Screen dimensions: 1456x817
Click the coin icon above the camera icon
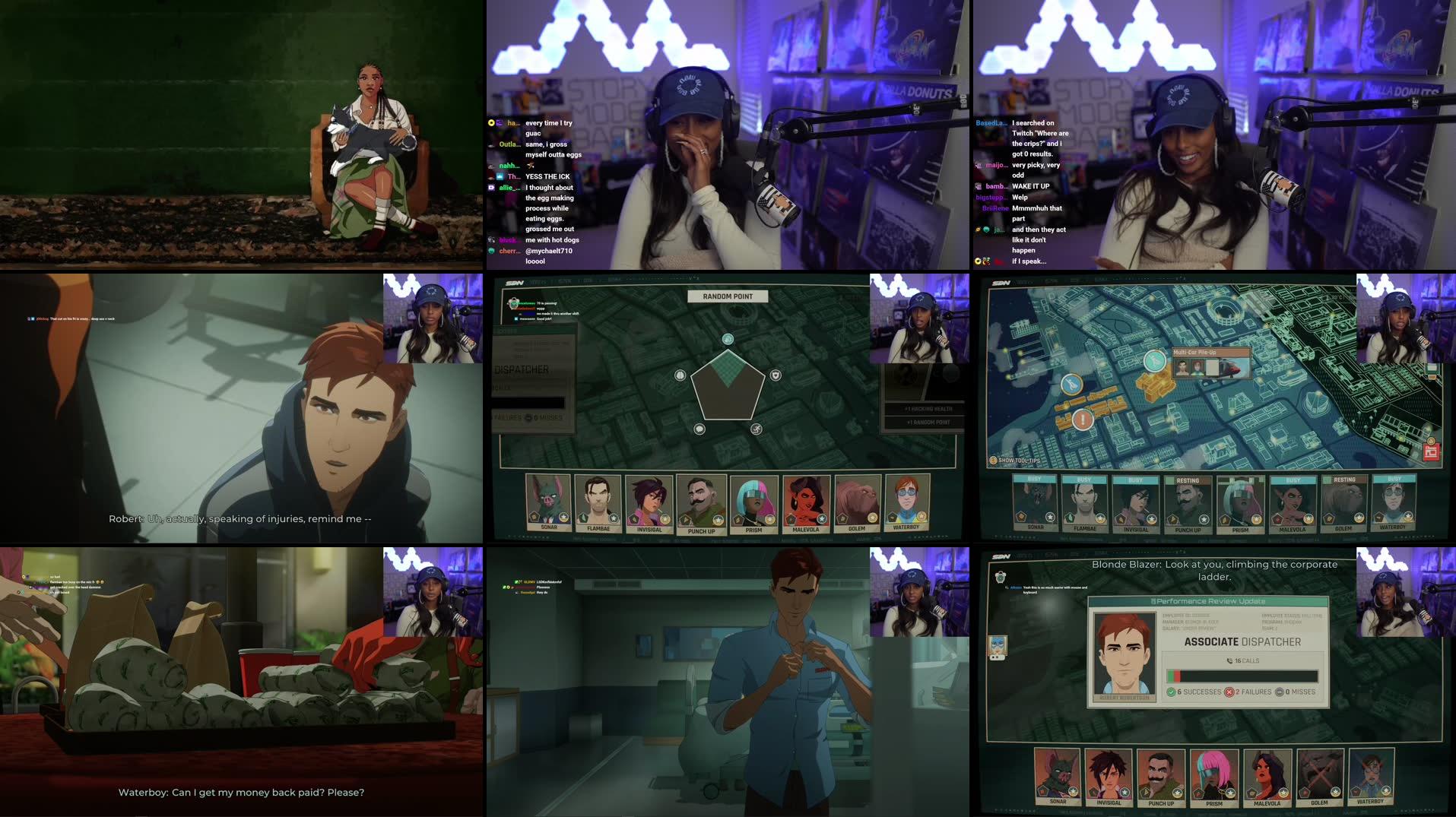[1430, 441]
